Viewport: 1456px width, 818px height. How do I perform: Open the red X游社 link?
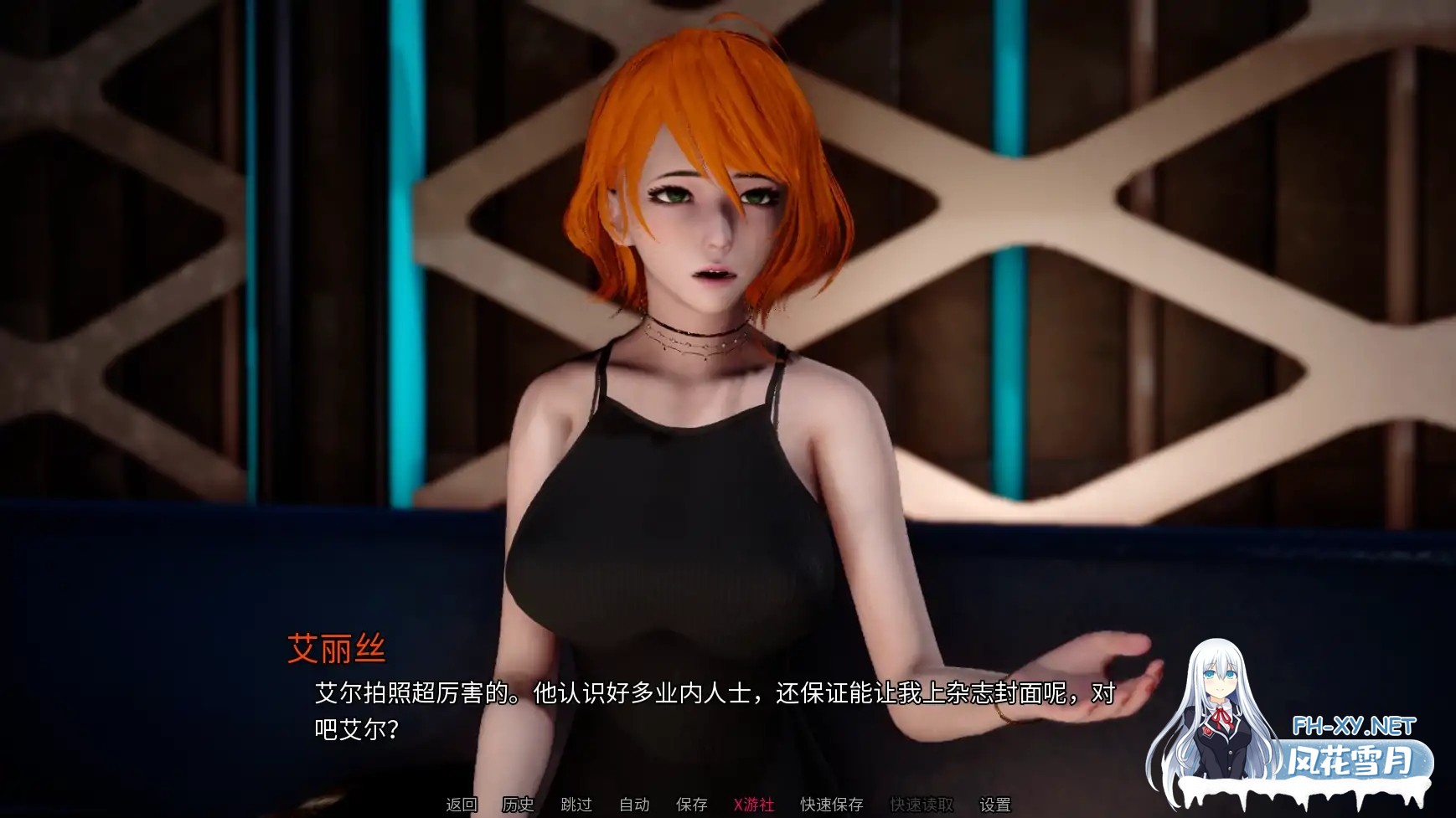(753, 806)
